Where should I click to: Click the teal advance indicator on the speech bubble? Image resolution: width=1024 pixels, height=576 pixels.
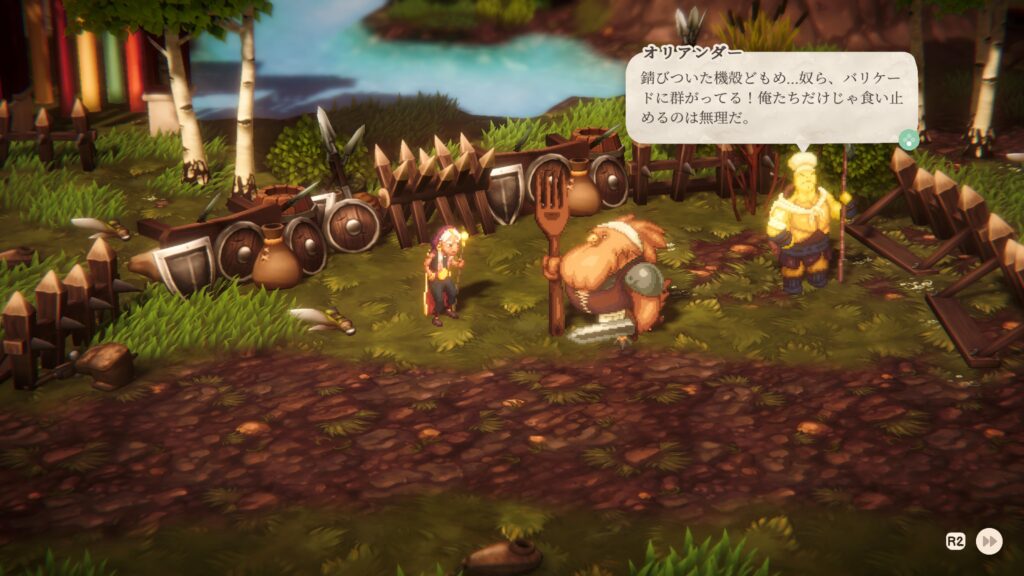click(x=908, y=140)
